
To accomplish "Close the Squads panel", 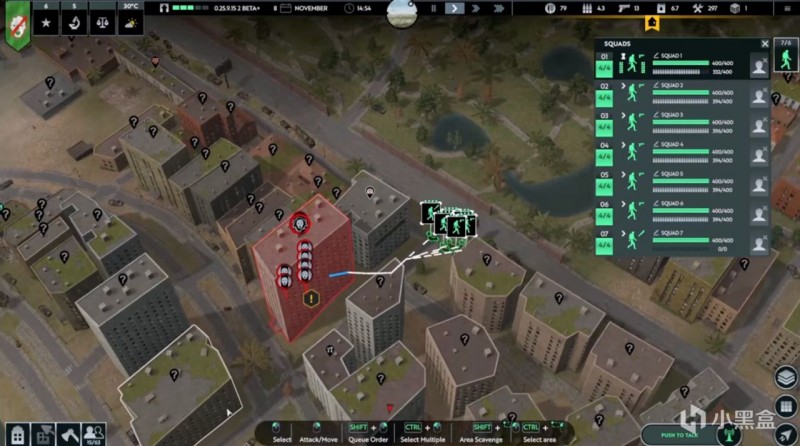I will (x=765, y=44).
